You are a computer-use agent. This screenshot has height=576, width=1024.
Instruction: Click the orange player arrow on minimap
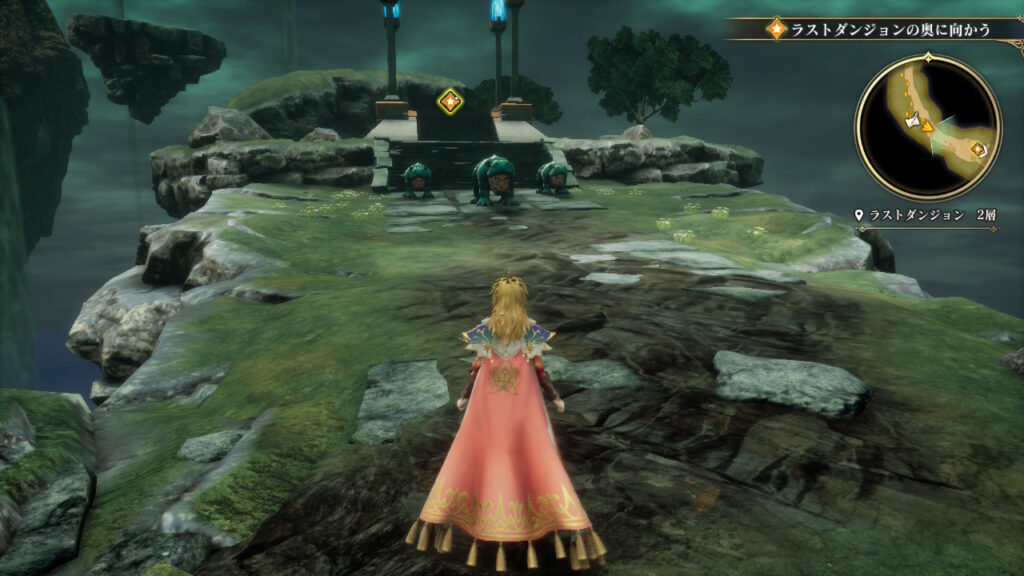click(927, 127)
